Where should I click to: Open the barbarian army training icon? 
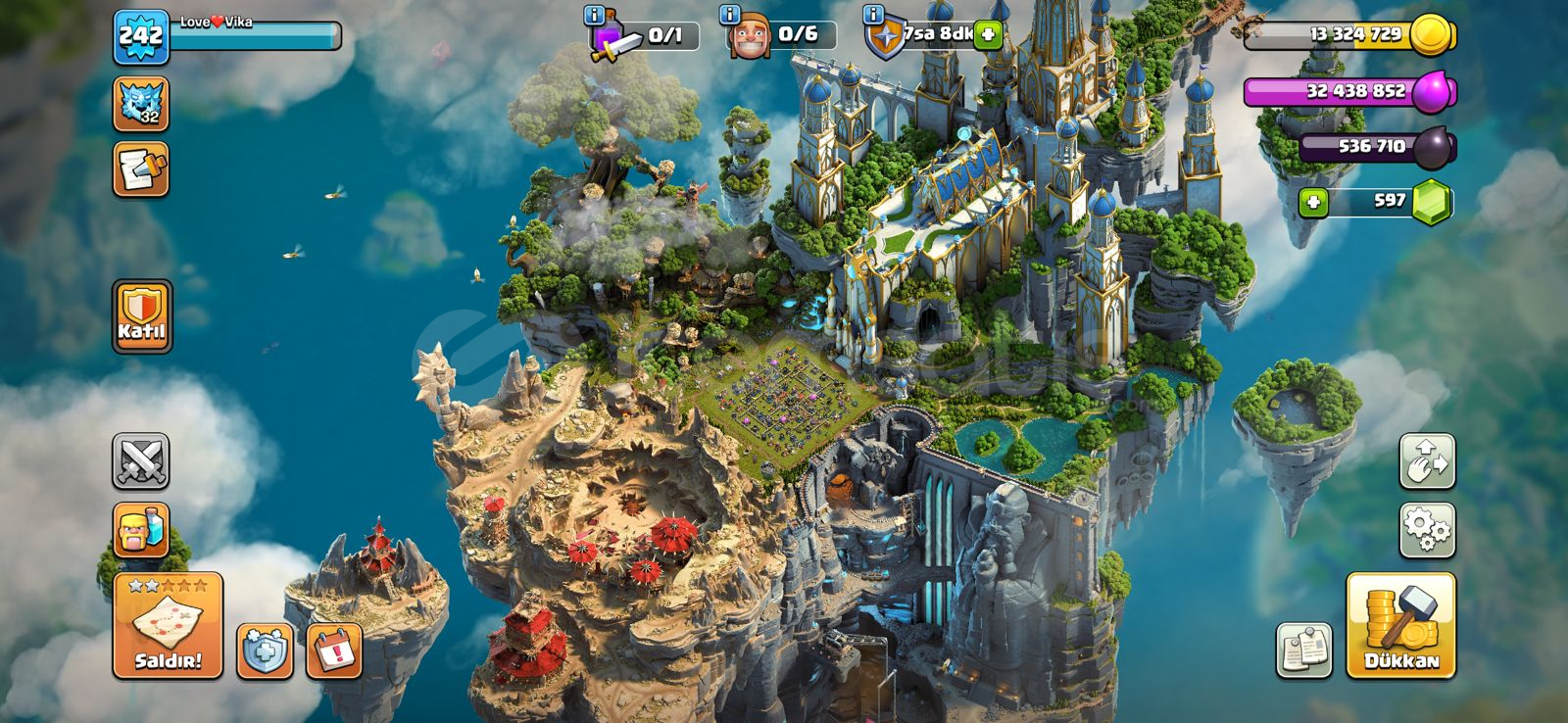[x=141, y=530]
